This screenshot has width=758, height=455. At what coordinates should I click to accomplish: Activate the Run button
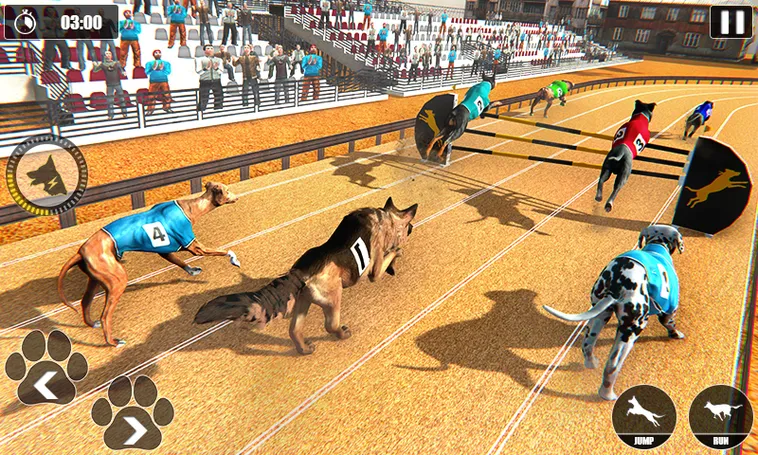point(720,416)
